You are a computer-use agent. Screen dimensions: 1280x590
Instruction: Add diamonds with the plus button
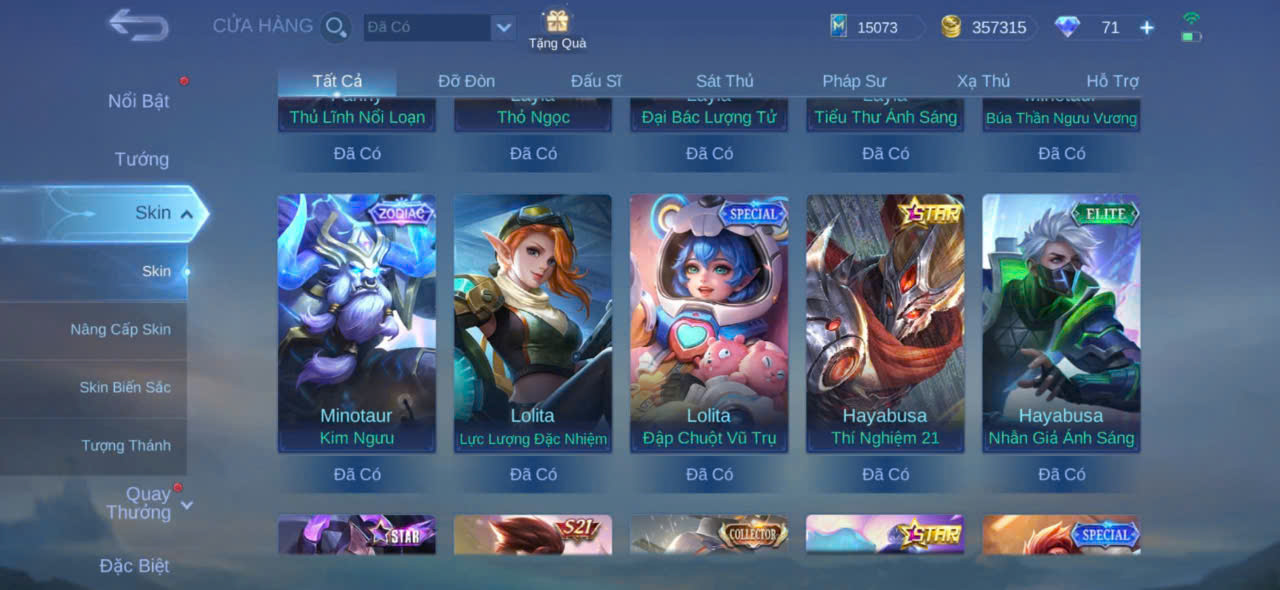[1147, 28]
